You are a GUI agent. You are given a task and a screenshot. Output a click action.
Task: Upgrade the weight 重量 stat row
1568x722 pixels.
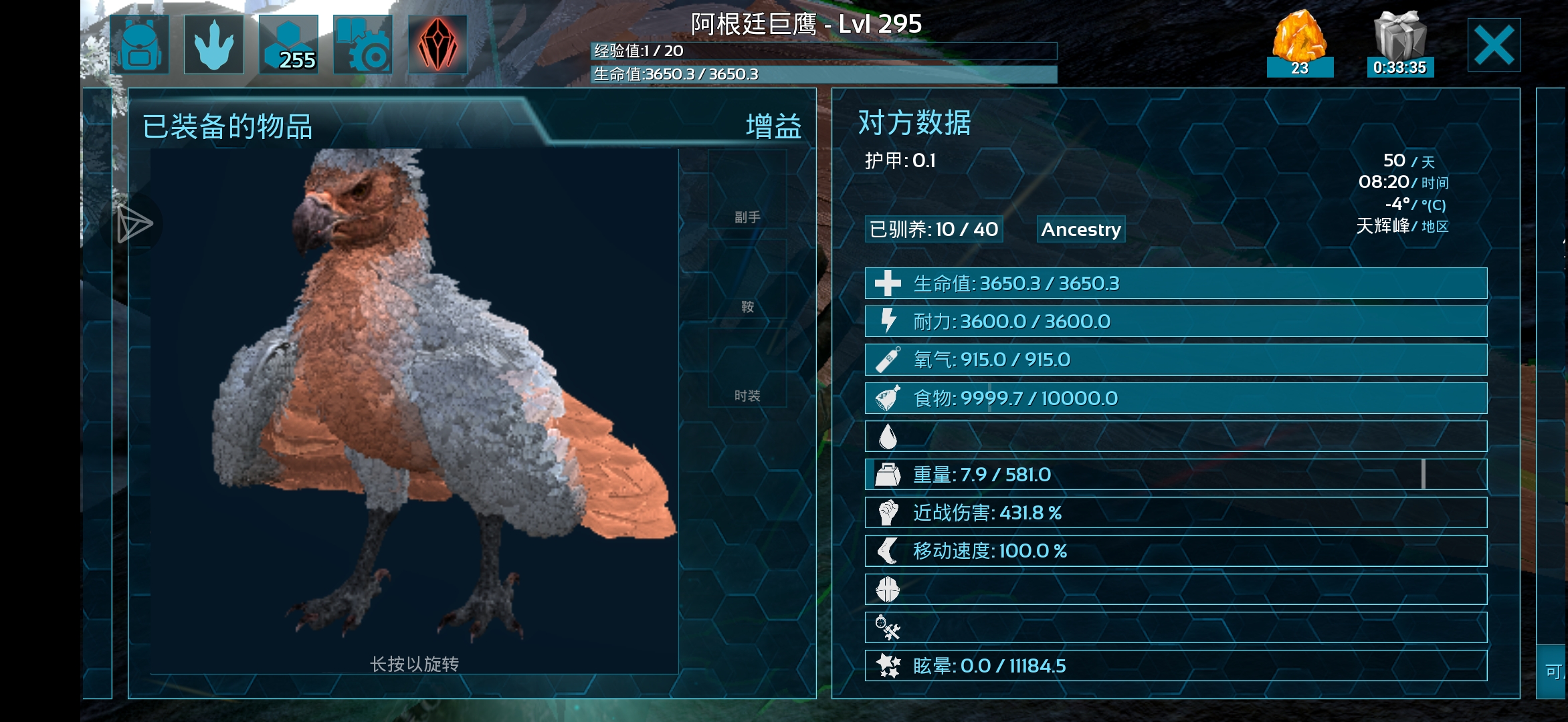click(x=1175, y=475)
